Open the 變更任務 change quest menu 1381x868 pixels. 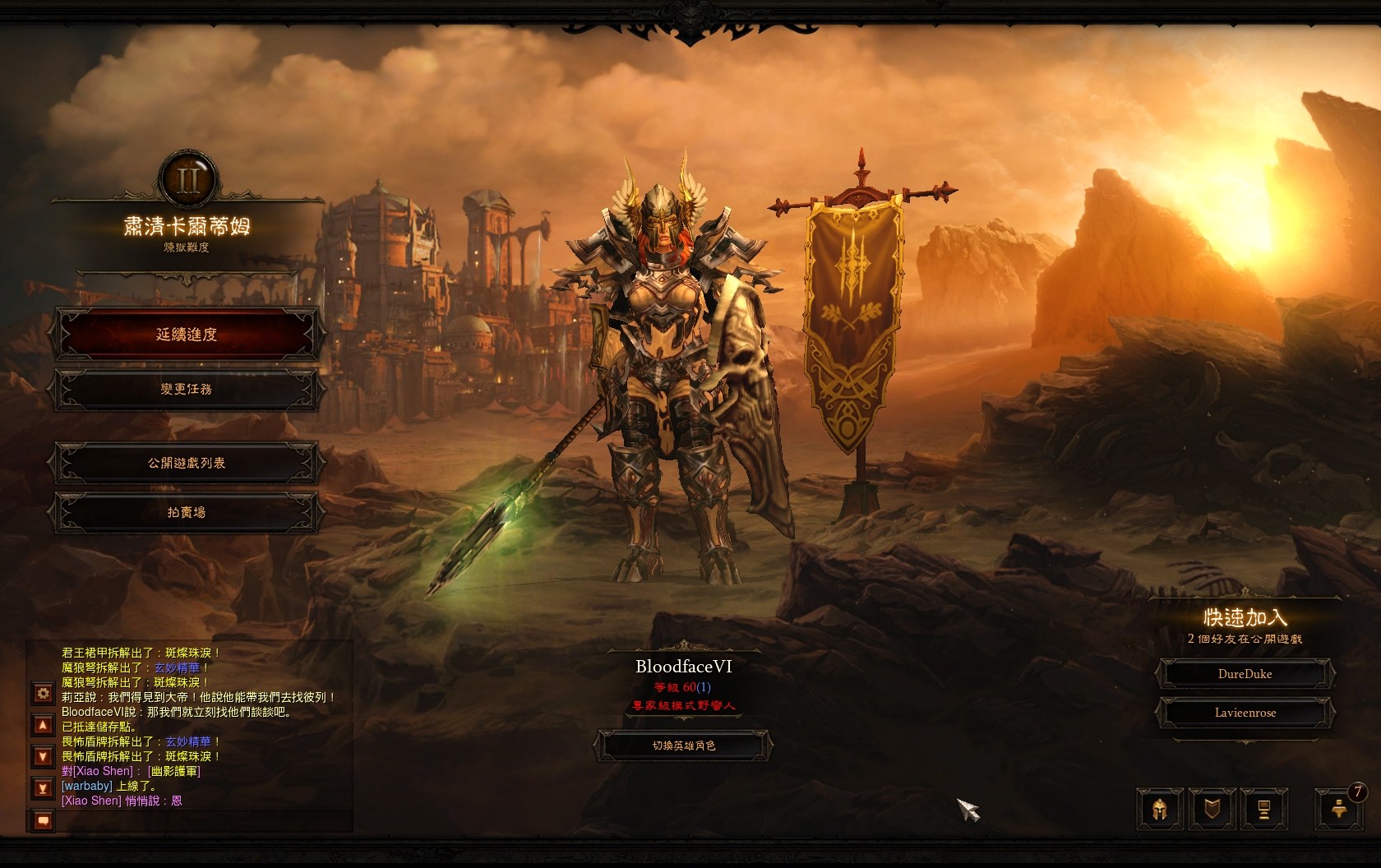pos(187,389)
